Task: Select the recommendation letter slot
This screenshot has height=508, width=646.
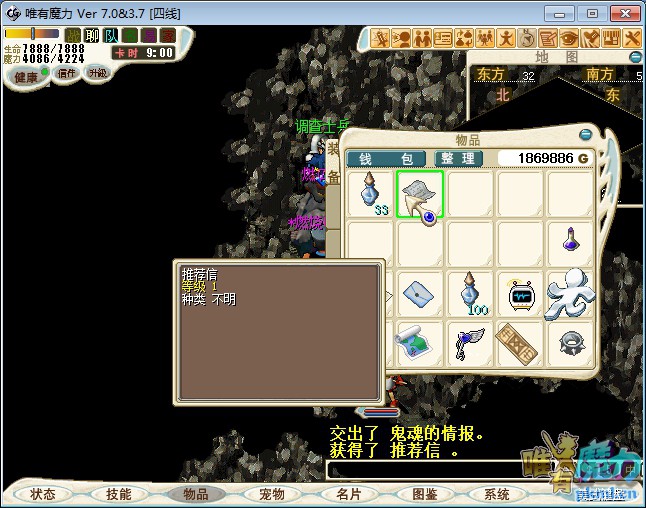Action: click(x=420, y=194)
